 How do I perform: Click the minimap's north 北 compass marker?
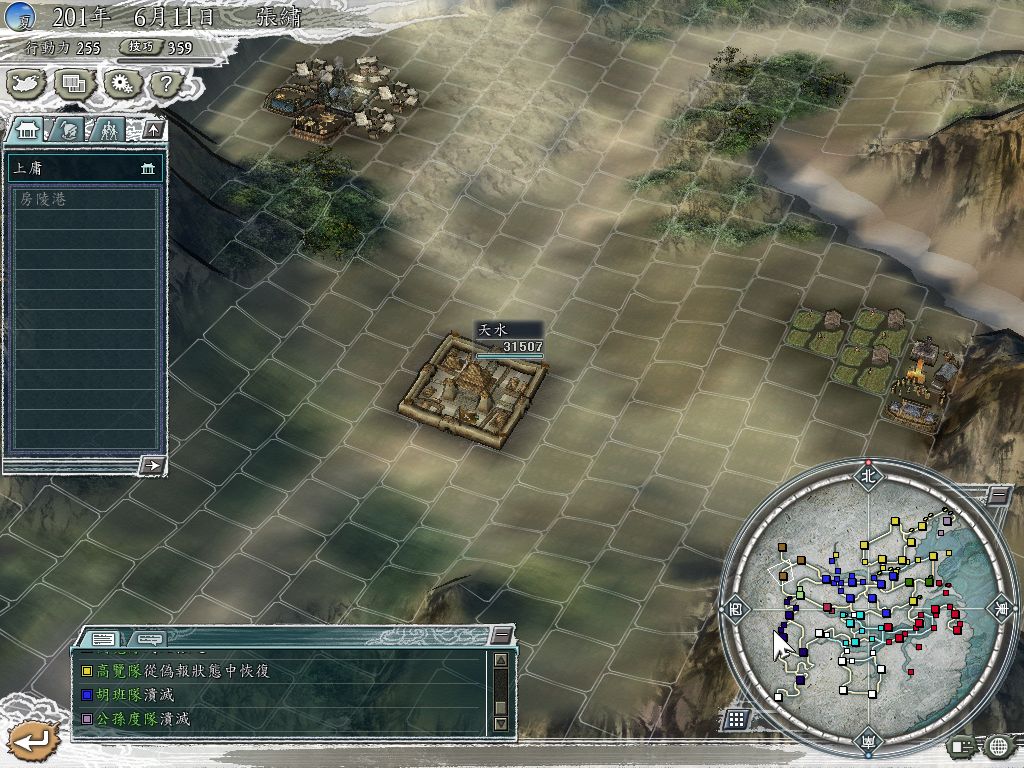[866, 476]
